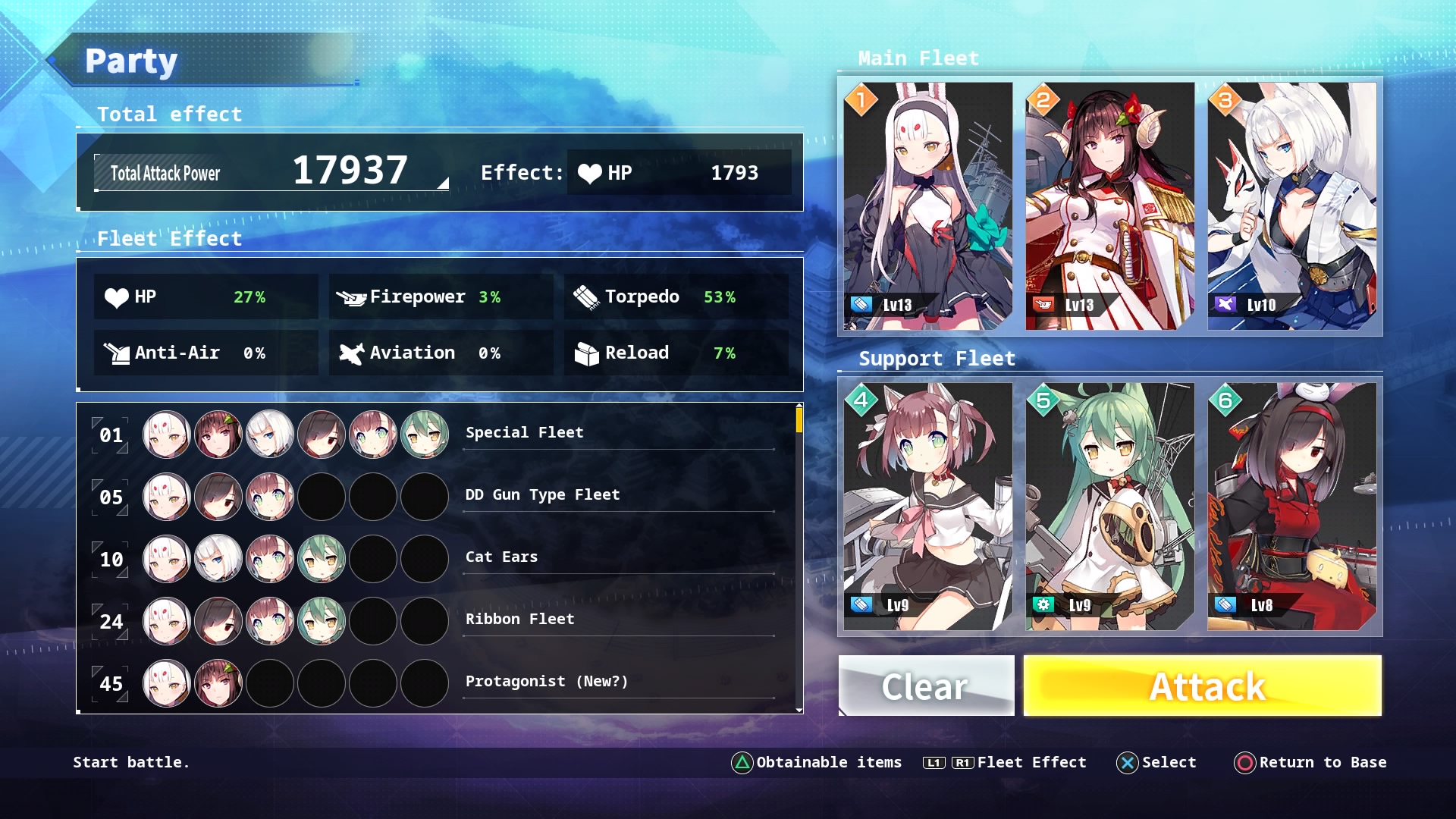The height and width of the screenshot is (819, 1456).
Task: Choose main fleet slot 2 horned ship
Action: coord(1109,206)
